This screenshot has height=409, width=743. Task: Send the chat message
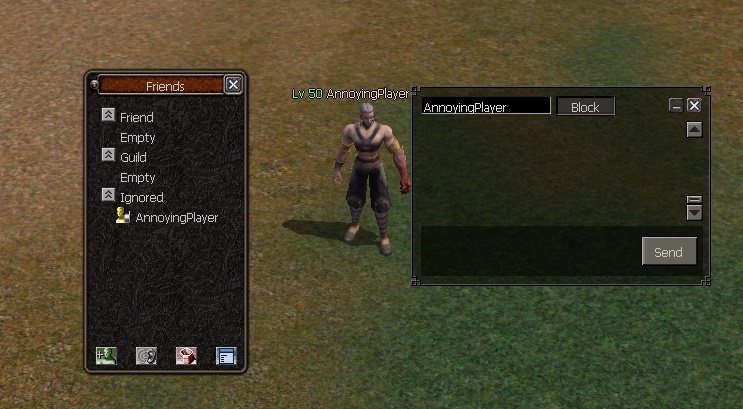(668, 252)
